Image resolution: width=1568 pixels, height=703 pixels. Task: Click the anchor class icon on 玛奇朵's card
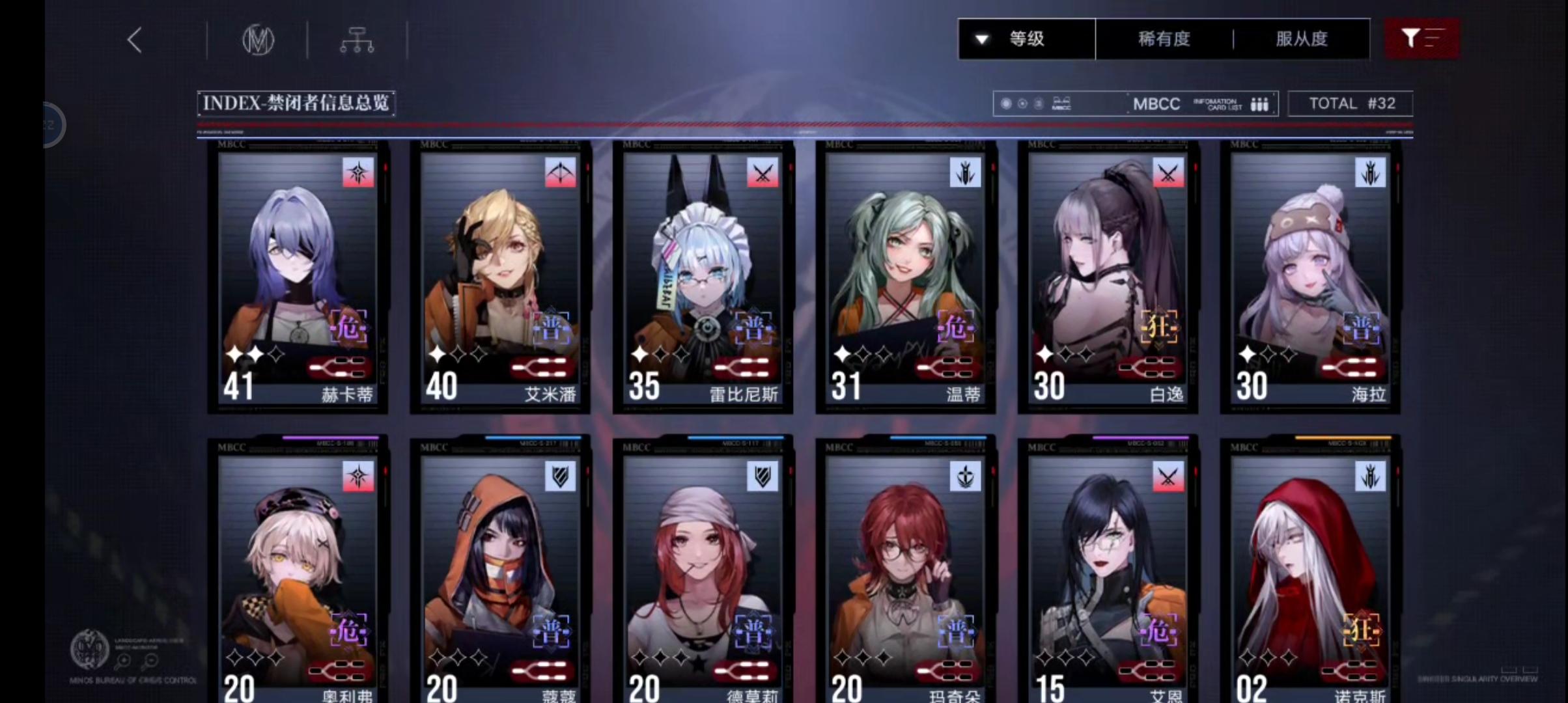point(966,476)
